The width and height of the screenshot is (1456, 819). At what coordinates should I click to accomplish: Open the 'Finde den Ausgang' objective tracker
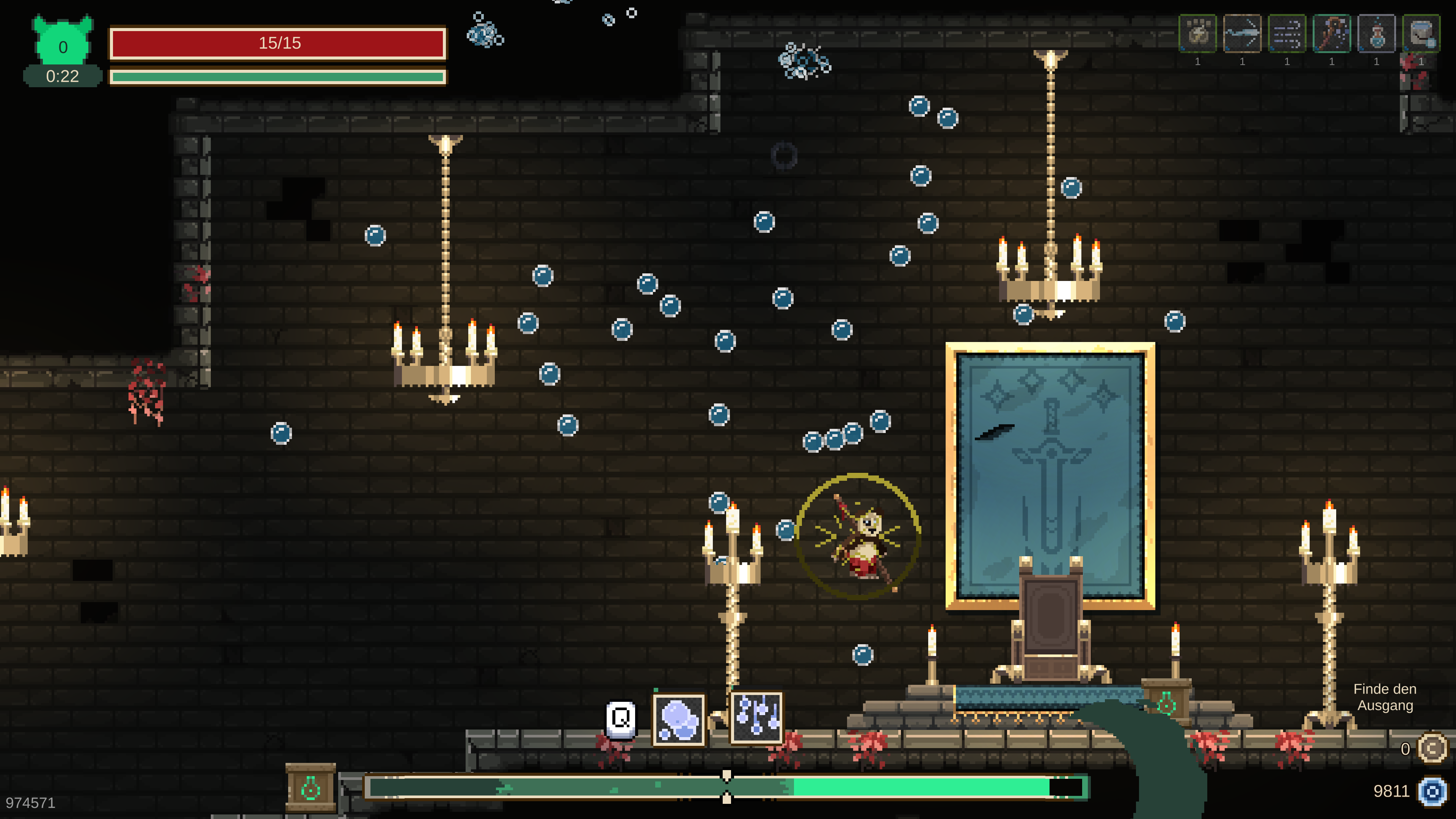[1384, 697]
